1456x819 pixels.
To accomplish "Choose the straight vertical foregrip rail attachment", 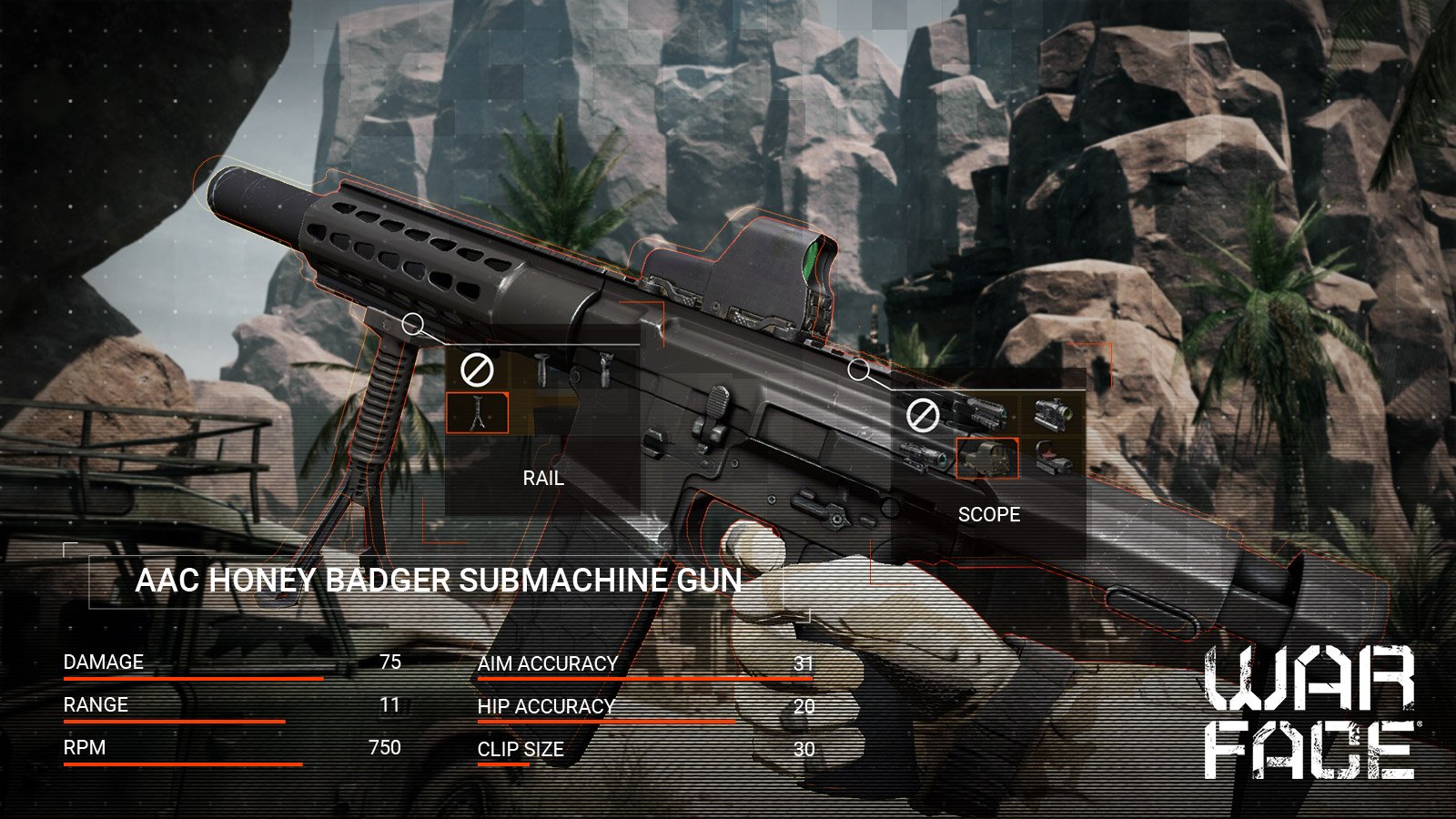I will [x=541, y=369].
